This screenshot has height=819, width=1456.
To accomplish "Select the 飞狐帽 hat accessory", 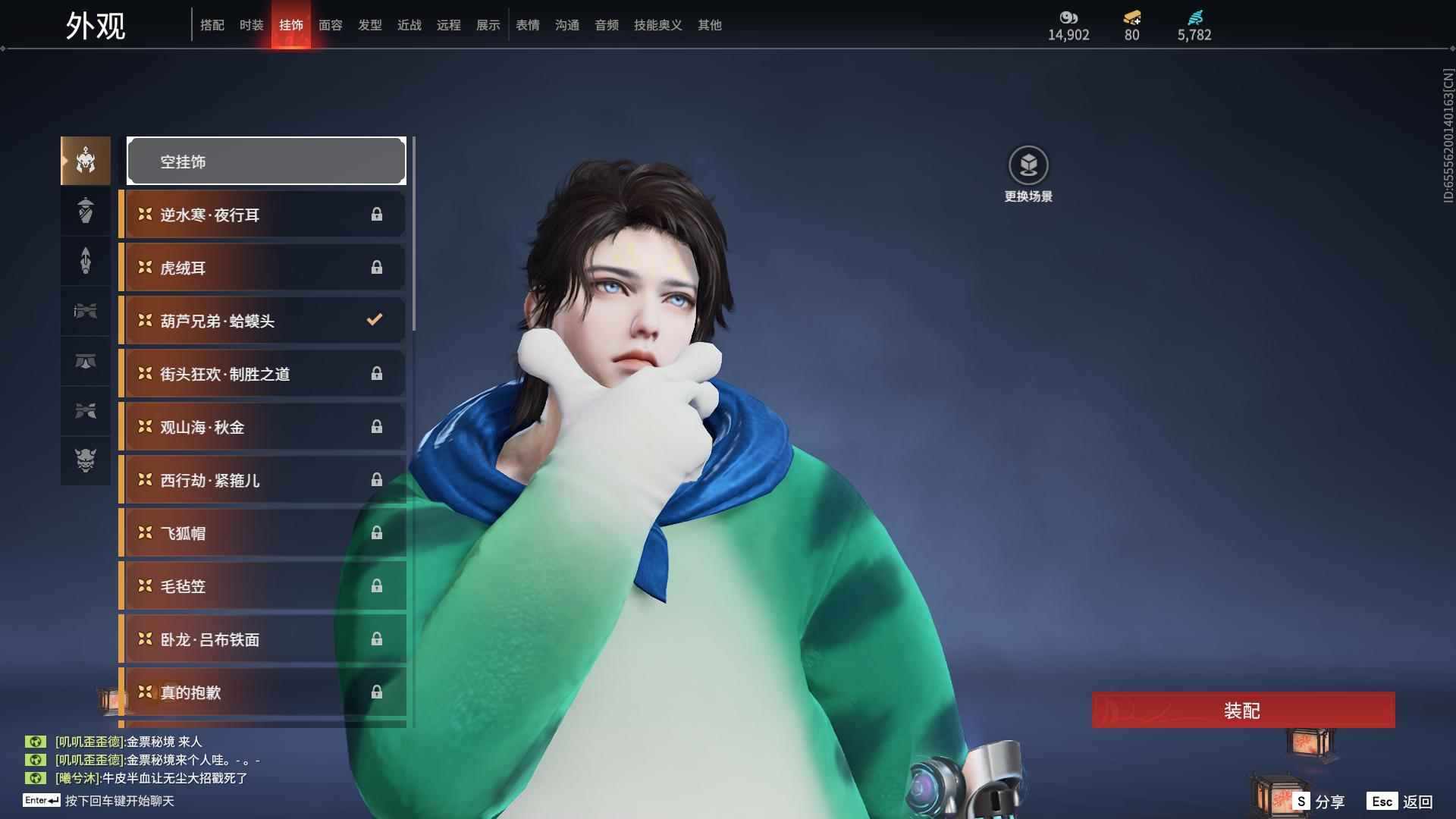I will [x=262, y=533].
